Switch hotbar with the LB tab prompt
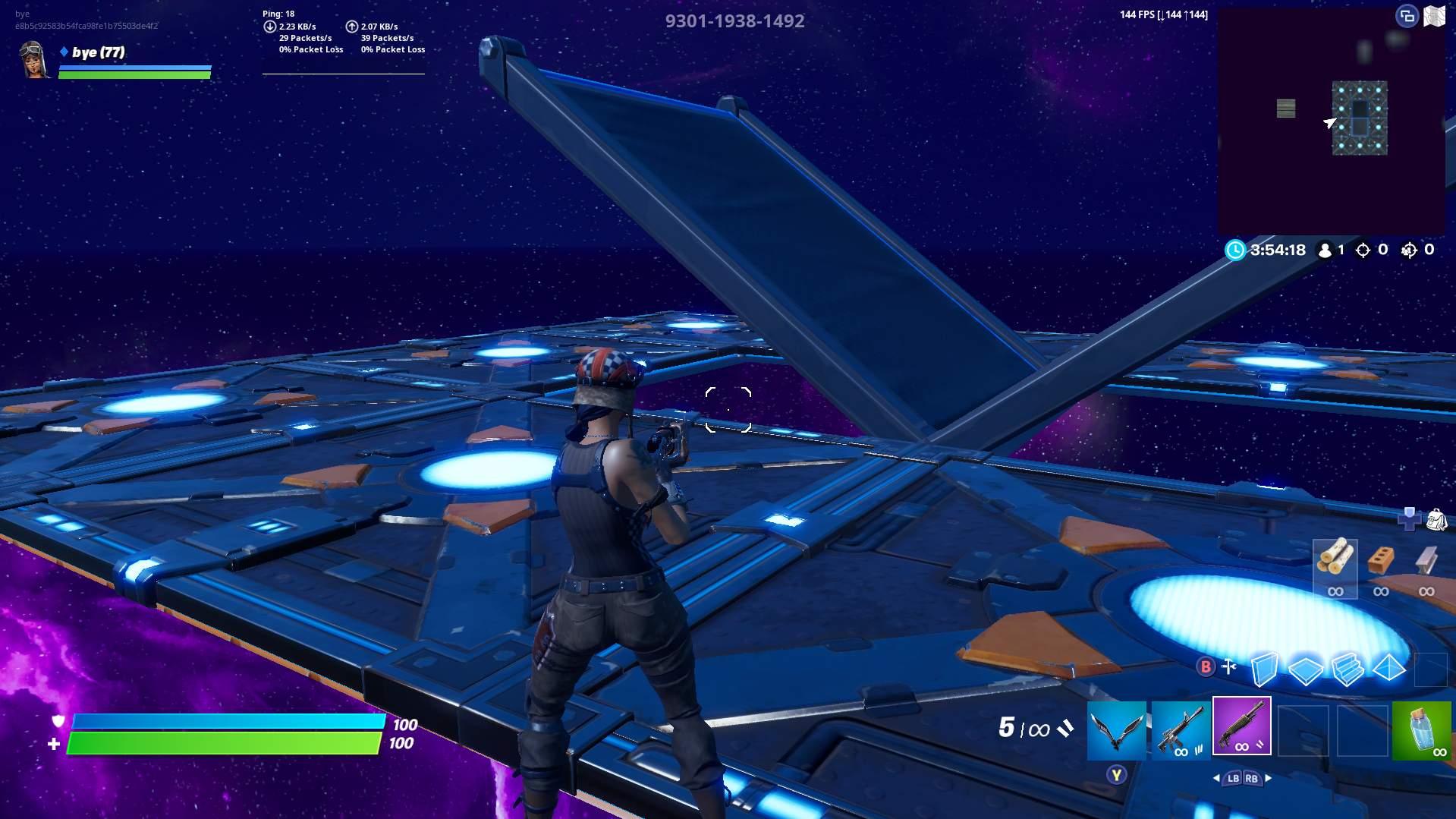Screen dimensions: 1456x819 (x=1234, y=779)
